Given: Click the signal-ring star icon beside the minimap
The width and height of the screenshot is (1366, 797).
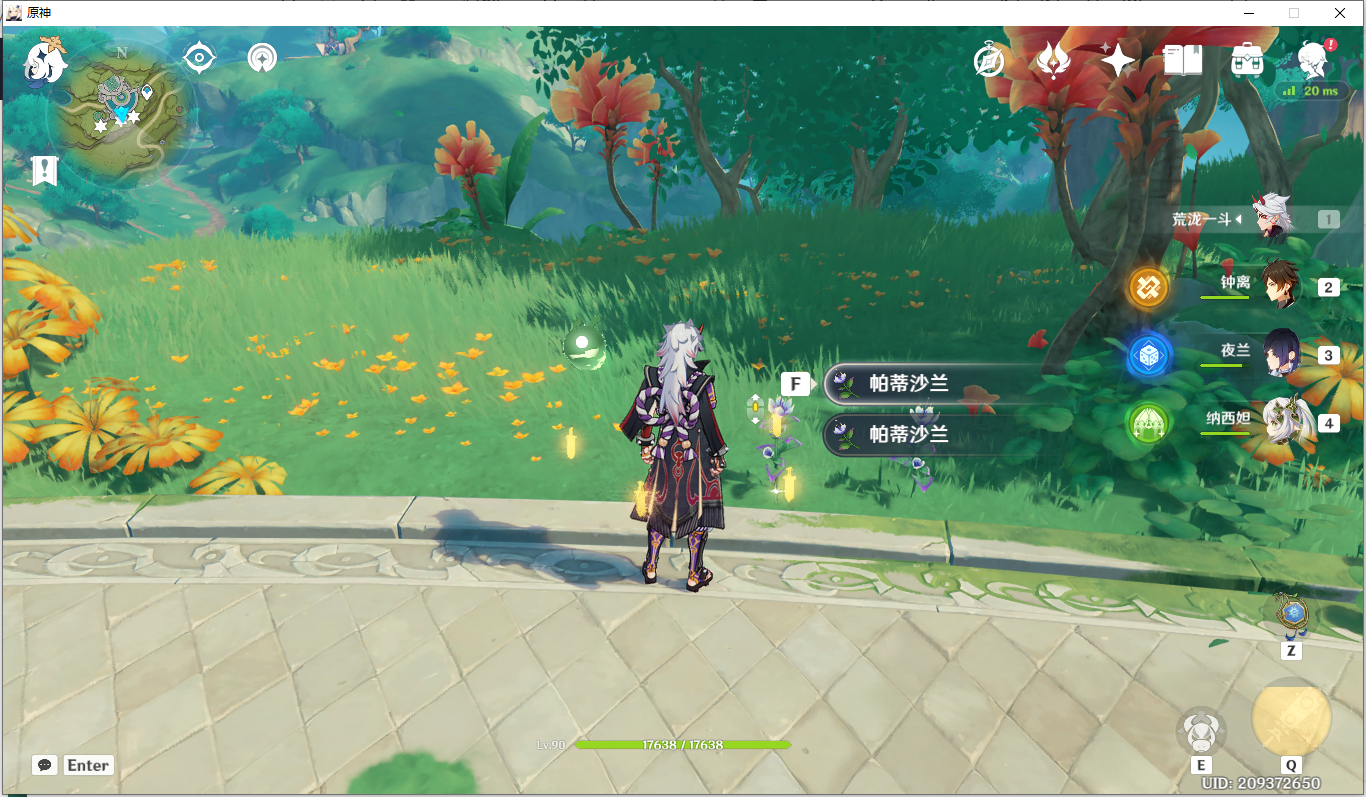Looking at the screenshot, I should coord(262,59).
